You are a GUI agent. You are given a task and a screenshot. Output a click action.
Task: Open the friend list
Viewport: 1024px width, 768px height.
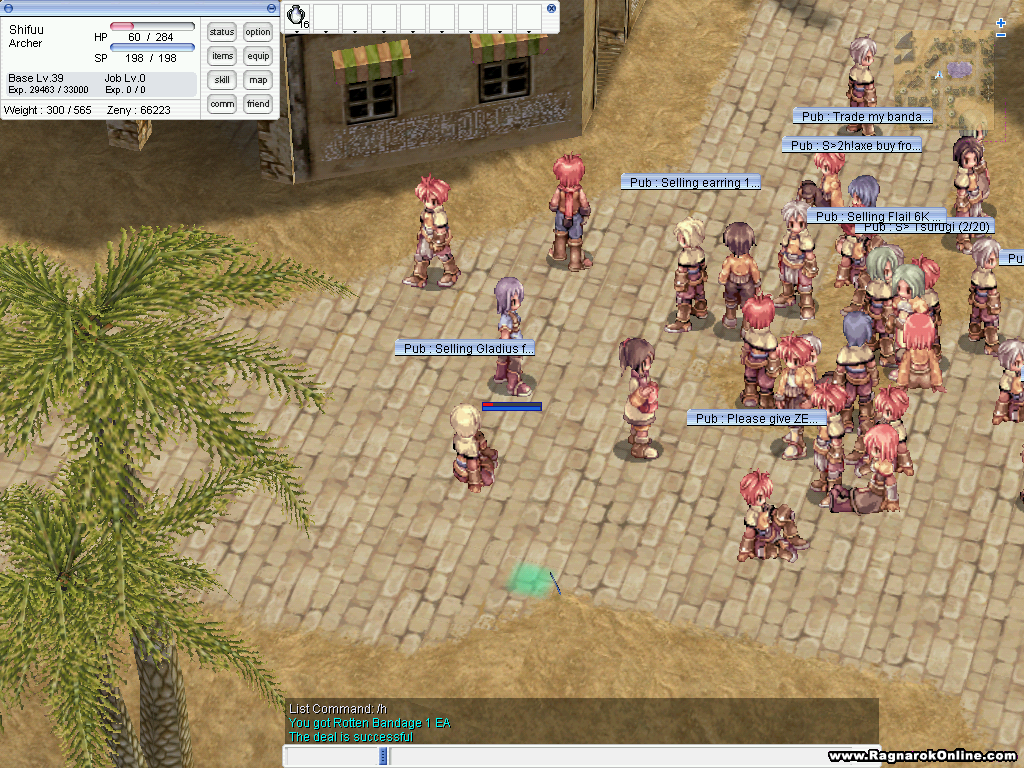coord(258,104)
